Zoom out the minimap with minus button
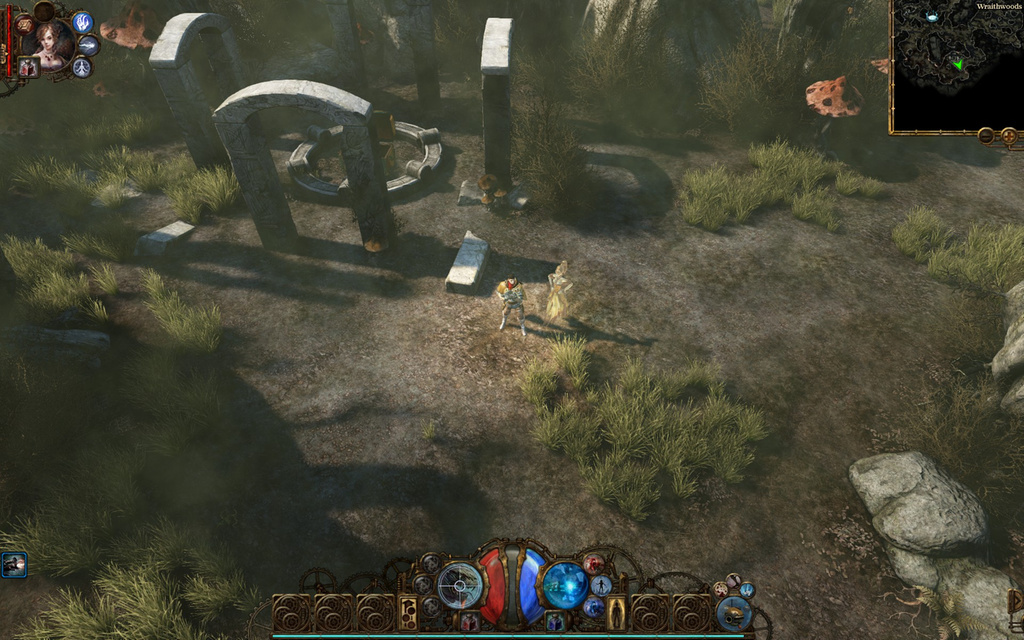 pyautogui.click(x=986, y=135)
